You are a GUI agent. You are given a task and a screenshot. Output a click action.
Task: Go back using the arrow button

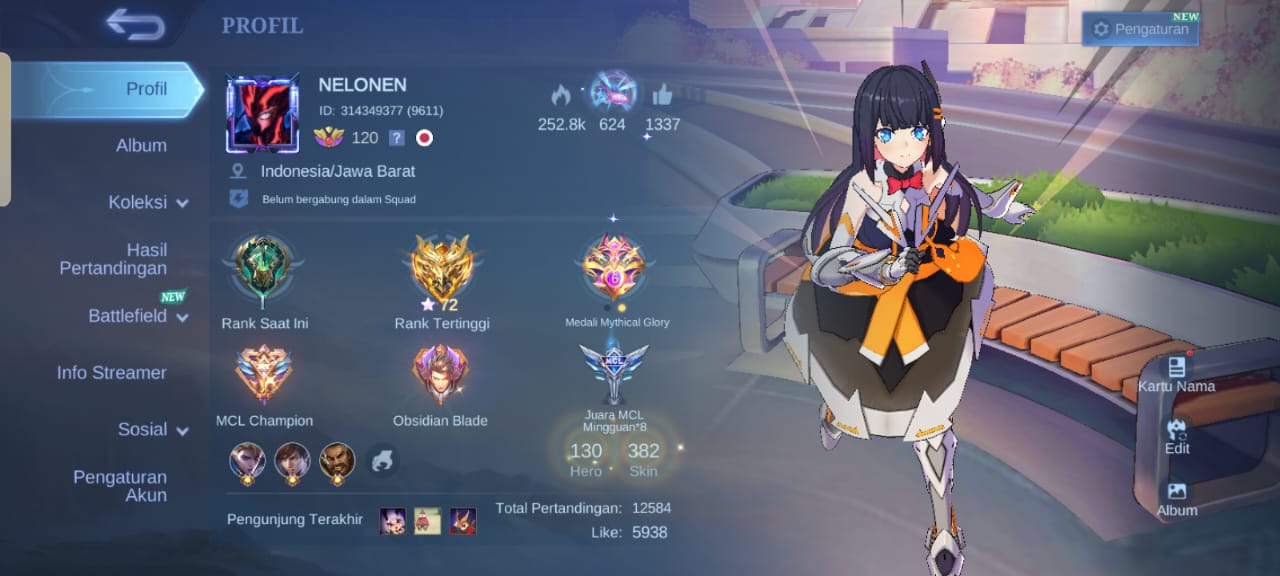coord(135,25)
